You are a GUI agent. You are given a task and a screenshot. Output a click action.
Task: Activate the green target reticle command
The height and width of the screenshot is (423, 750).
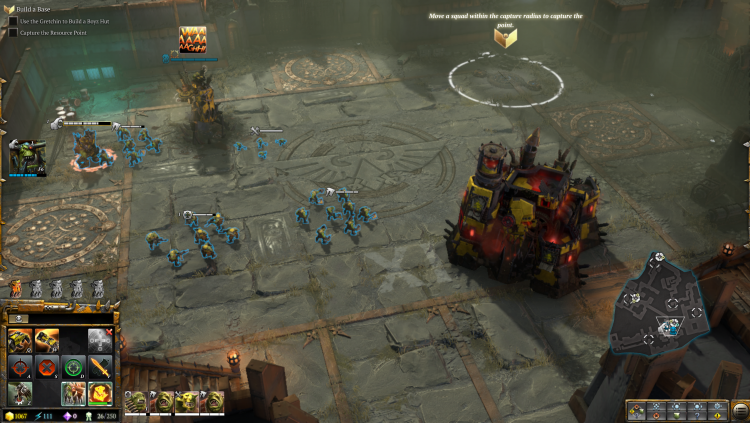[x=73, y=366]
